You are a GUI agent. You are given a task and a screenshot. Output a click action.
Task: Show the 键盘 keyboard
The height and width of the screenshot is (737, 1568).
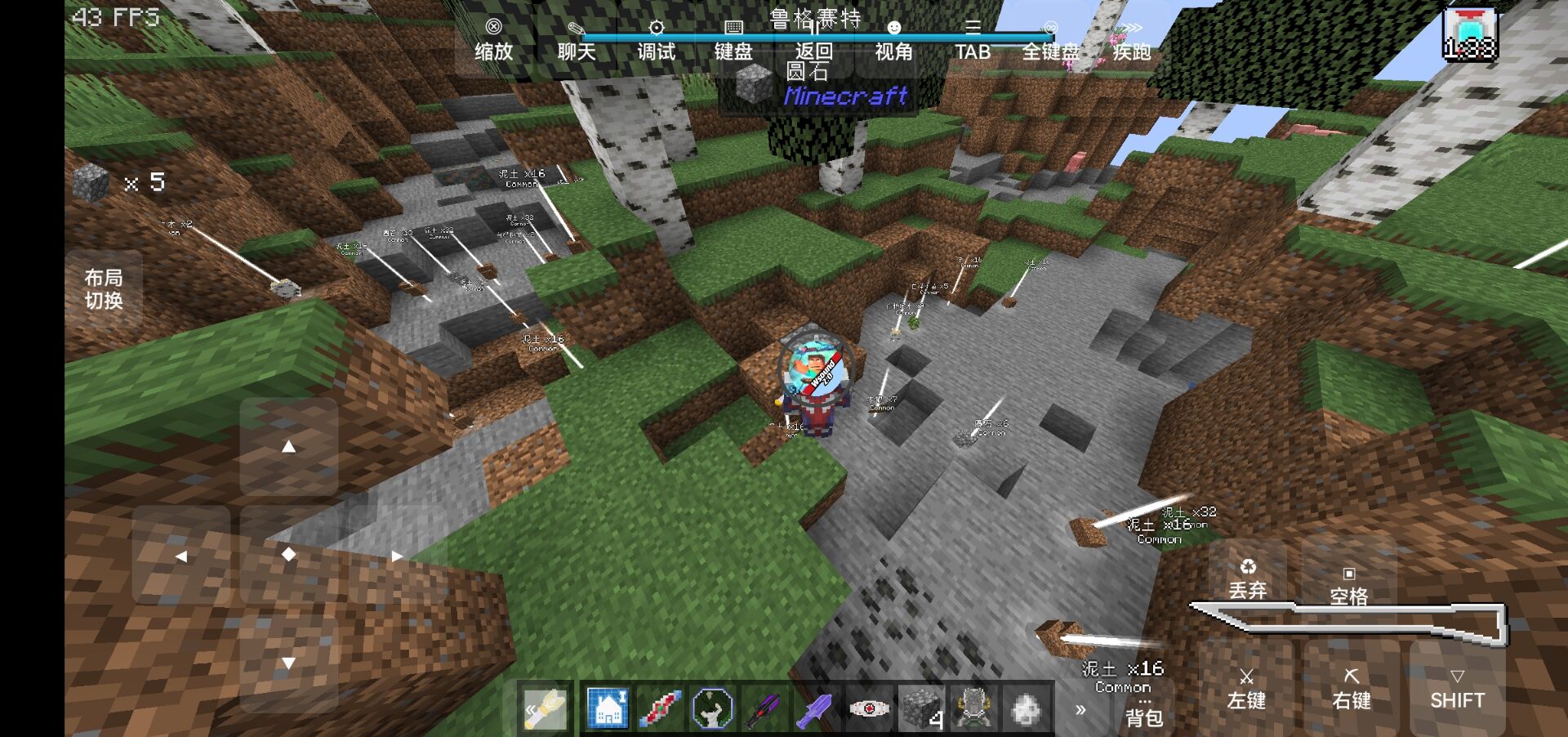pyautogui.click(x=733, y=42)
